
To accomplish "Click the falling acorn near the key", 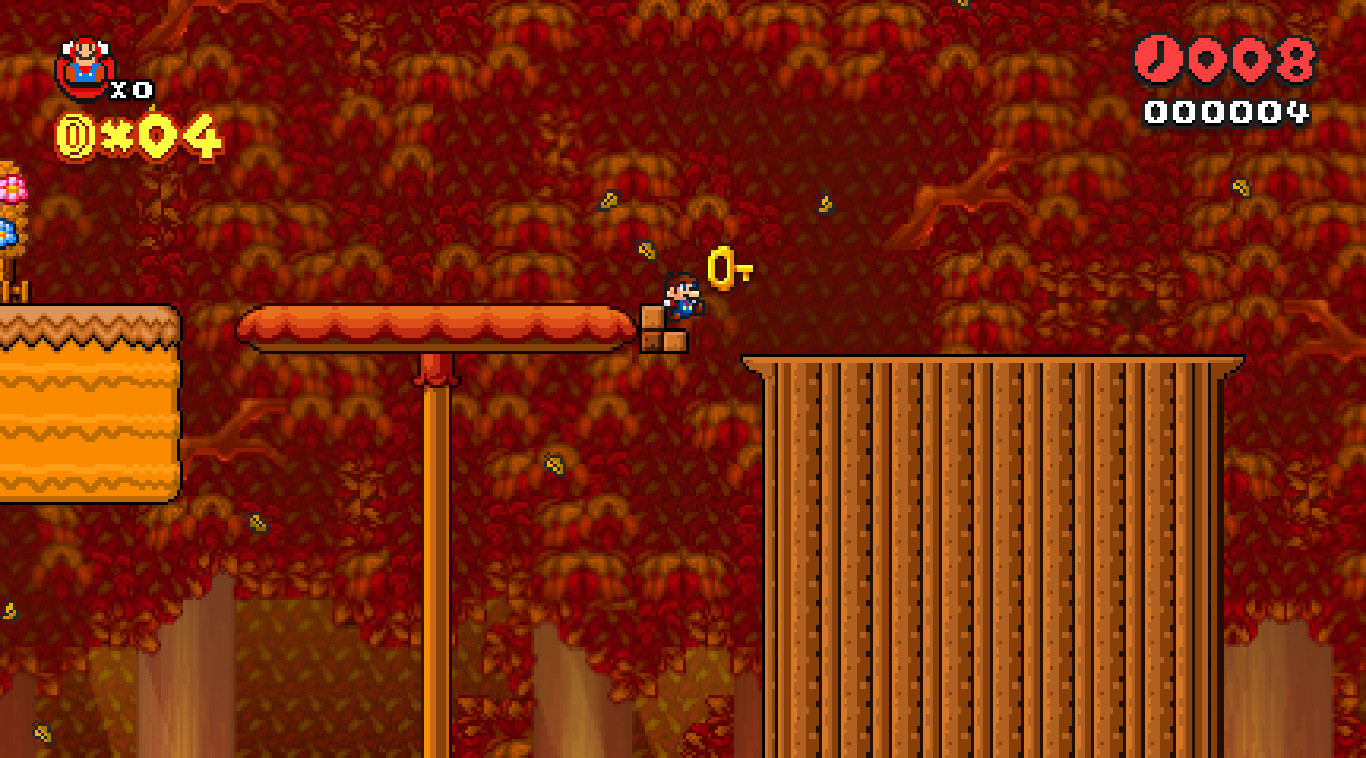I will 646,250.
